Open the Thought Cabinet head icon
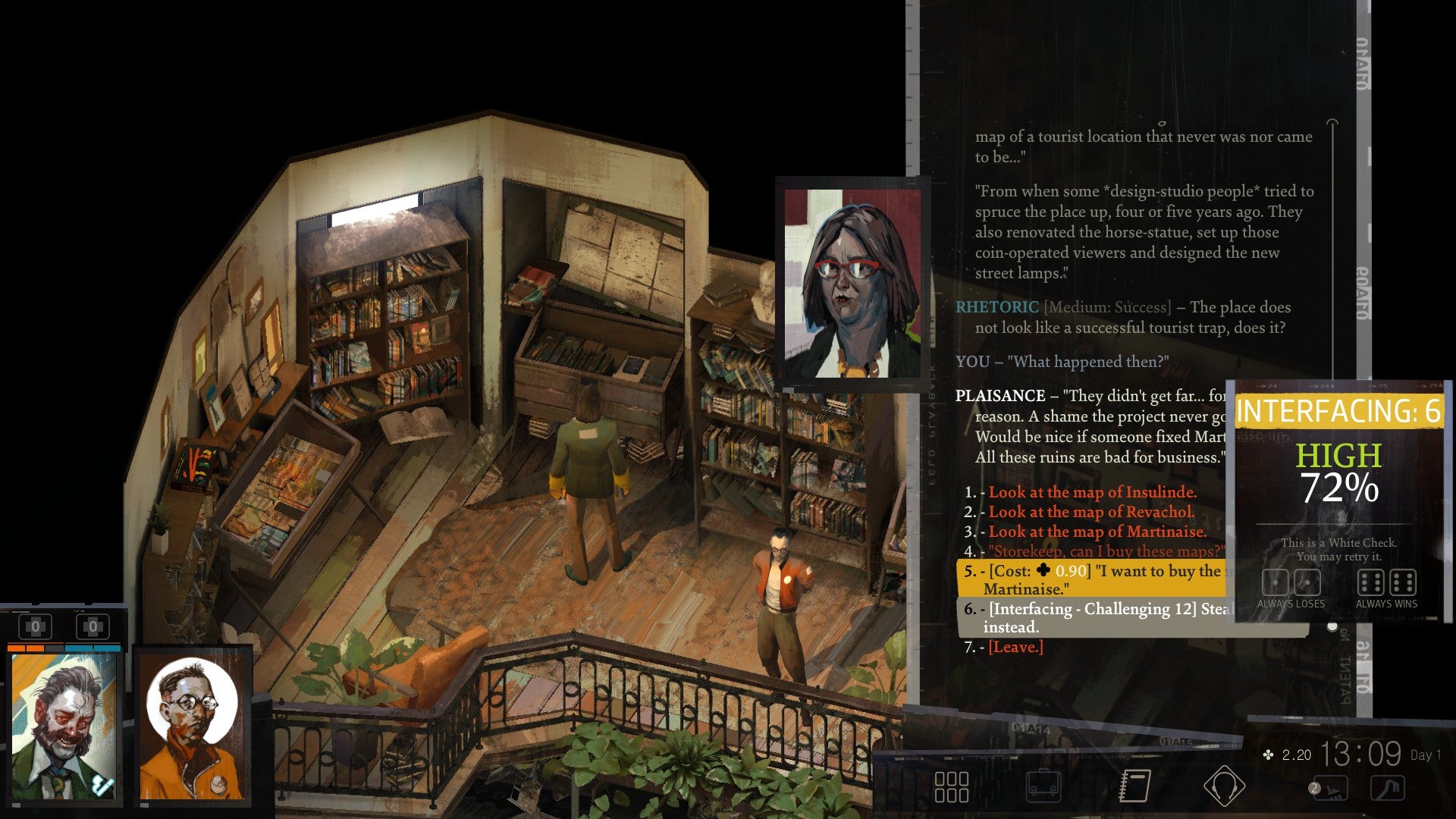The width and height of the screenshot is (1456, 819). [1223, 786]
